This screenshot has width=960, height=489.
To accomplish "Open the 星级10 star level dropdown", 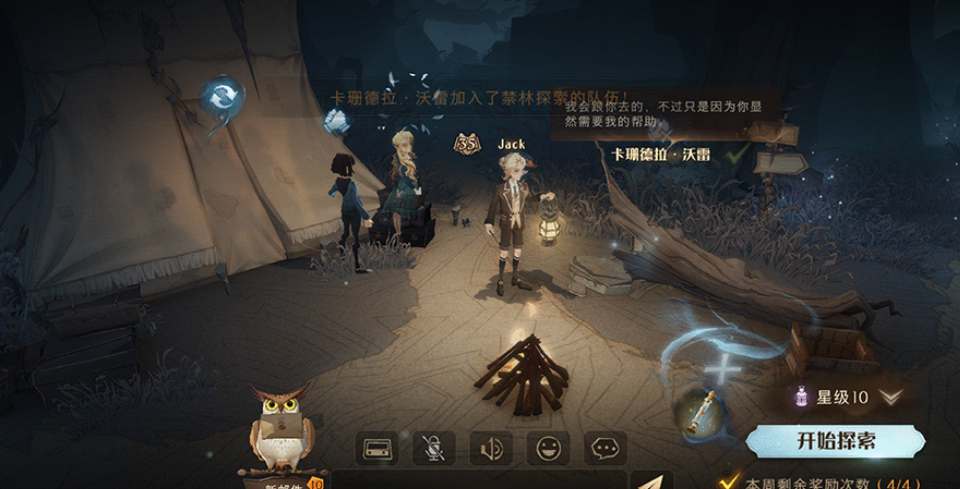I will 889,397.
